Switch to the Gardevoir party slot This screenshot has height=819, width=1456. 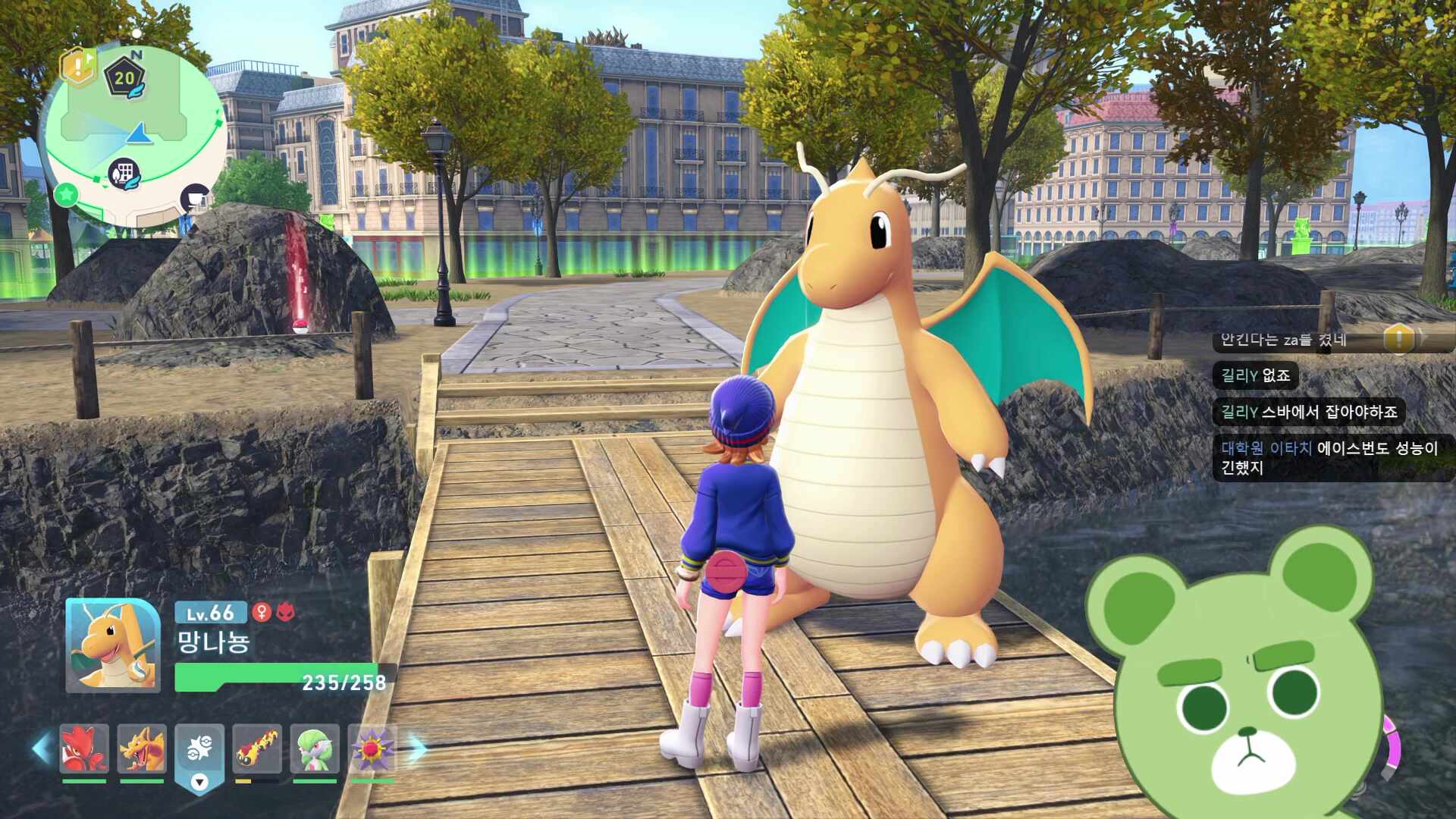315,748
